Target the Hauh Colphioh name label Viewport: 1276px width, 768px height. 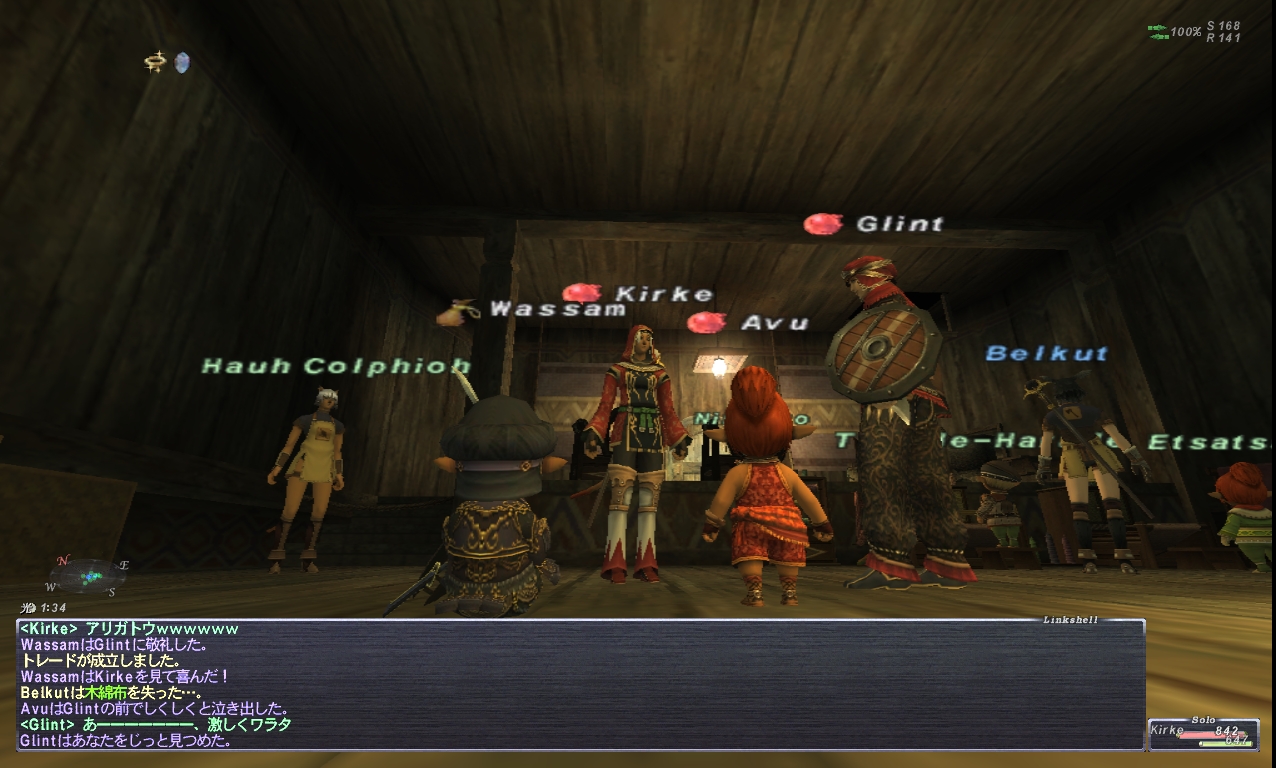[x=336, y=366]
